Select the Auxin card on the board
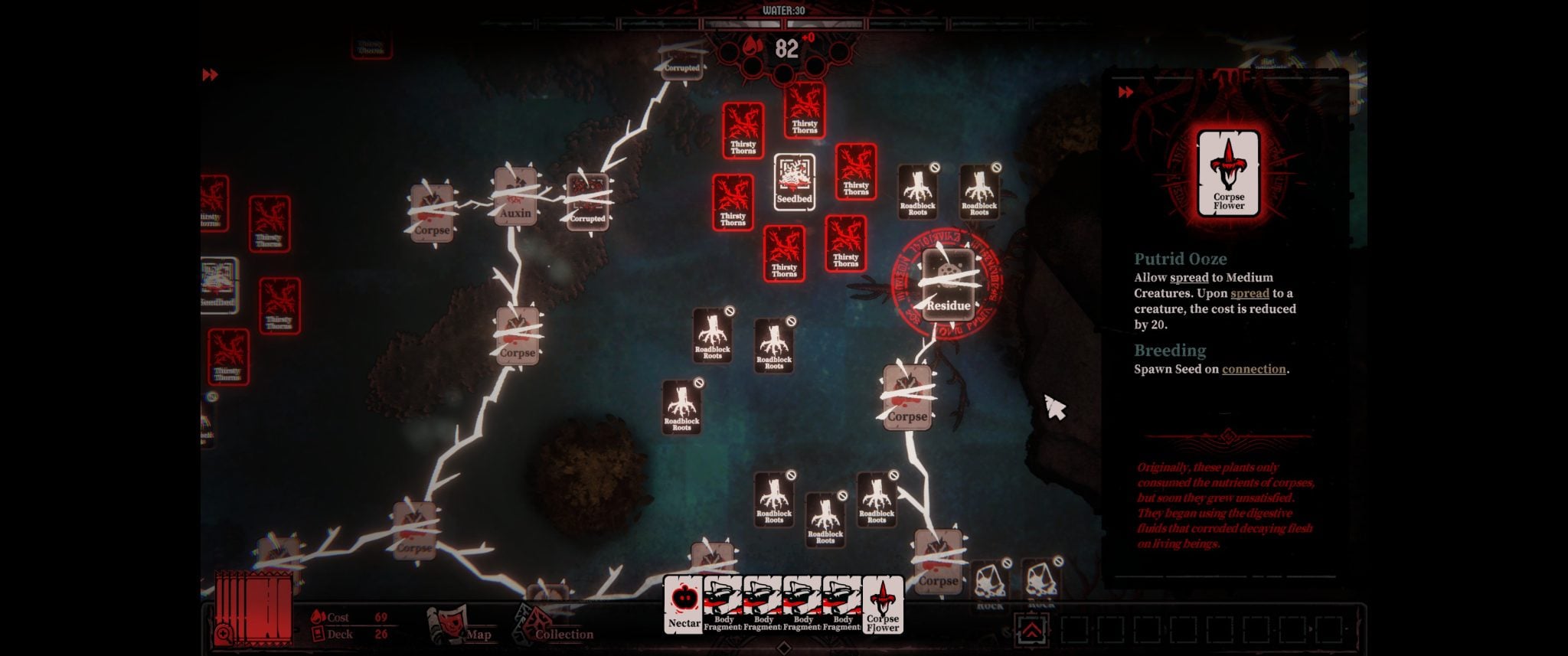Viewport: 1568px width, 656px height. [x=516, y=197]
